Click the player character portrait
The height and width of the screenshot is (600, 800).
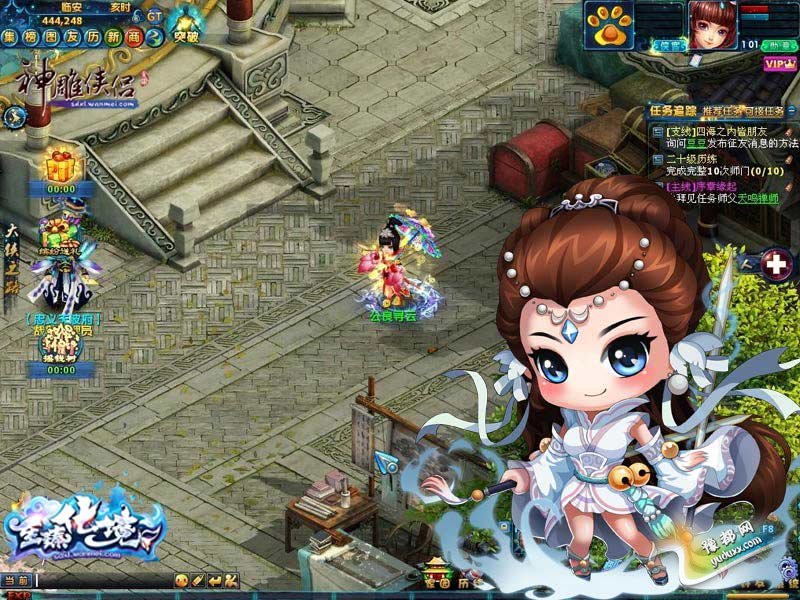[x=711, y=24]
